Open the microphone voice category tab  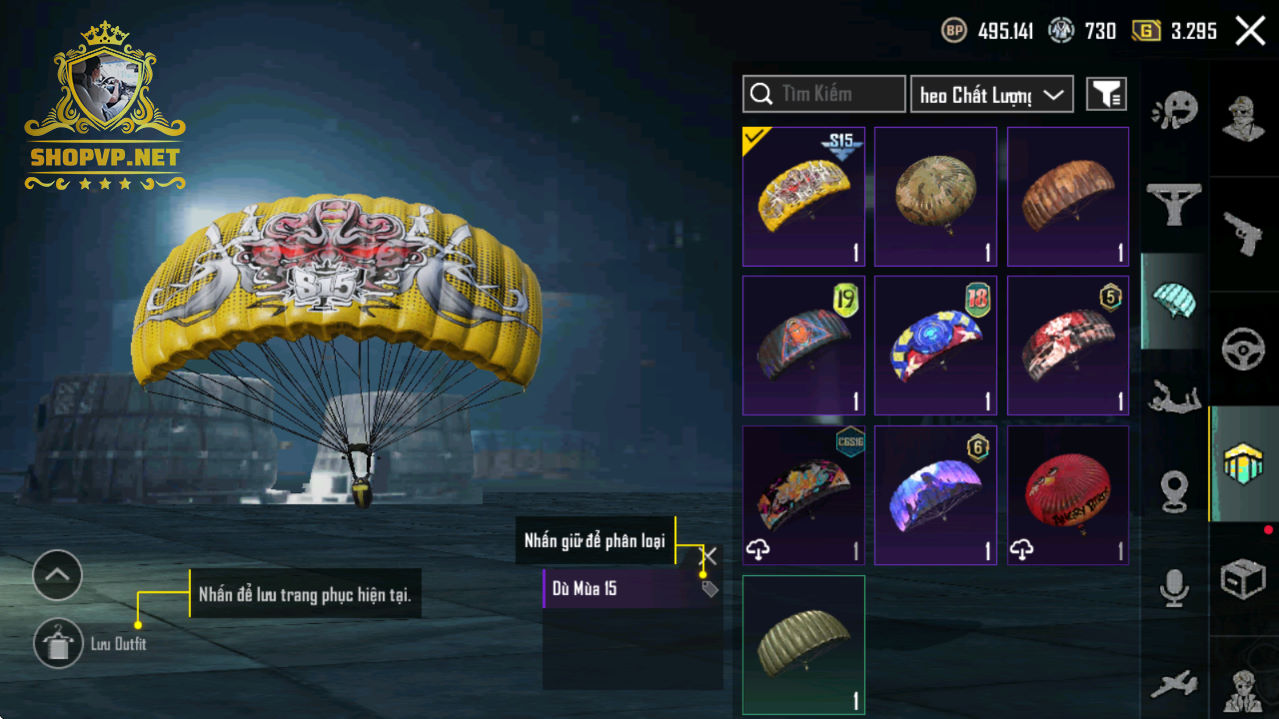tap(1174, 587)
